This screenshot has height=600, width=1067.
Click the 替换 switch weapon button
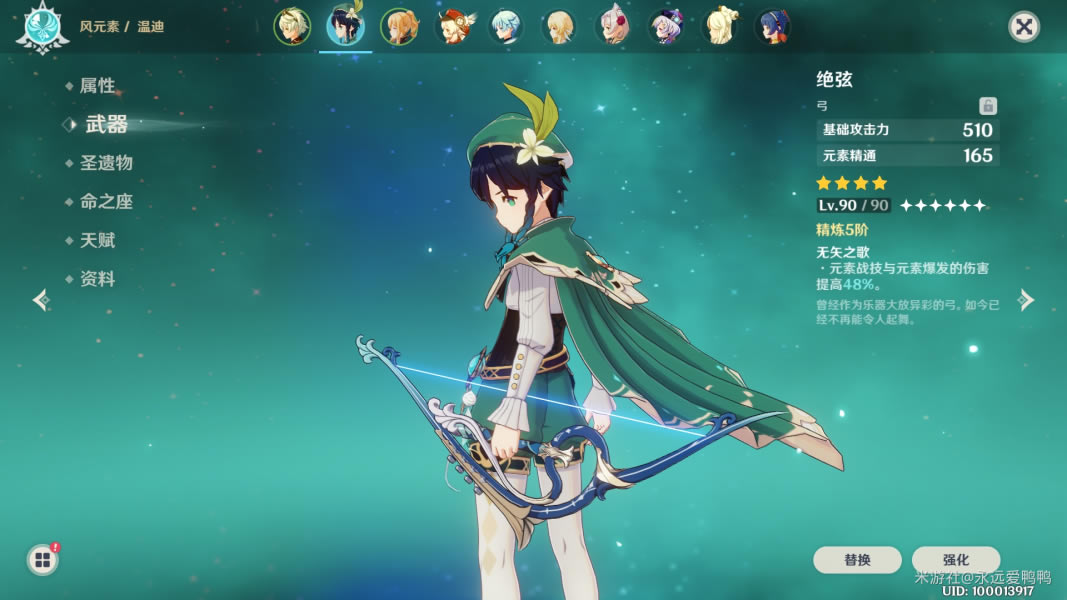point(857,560)
